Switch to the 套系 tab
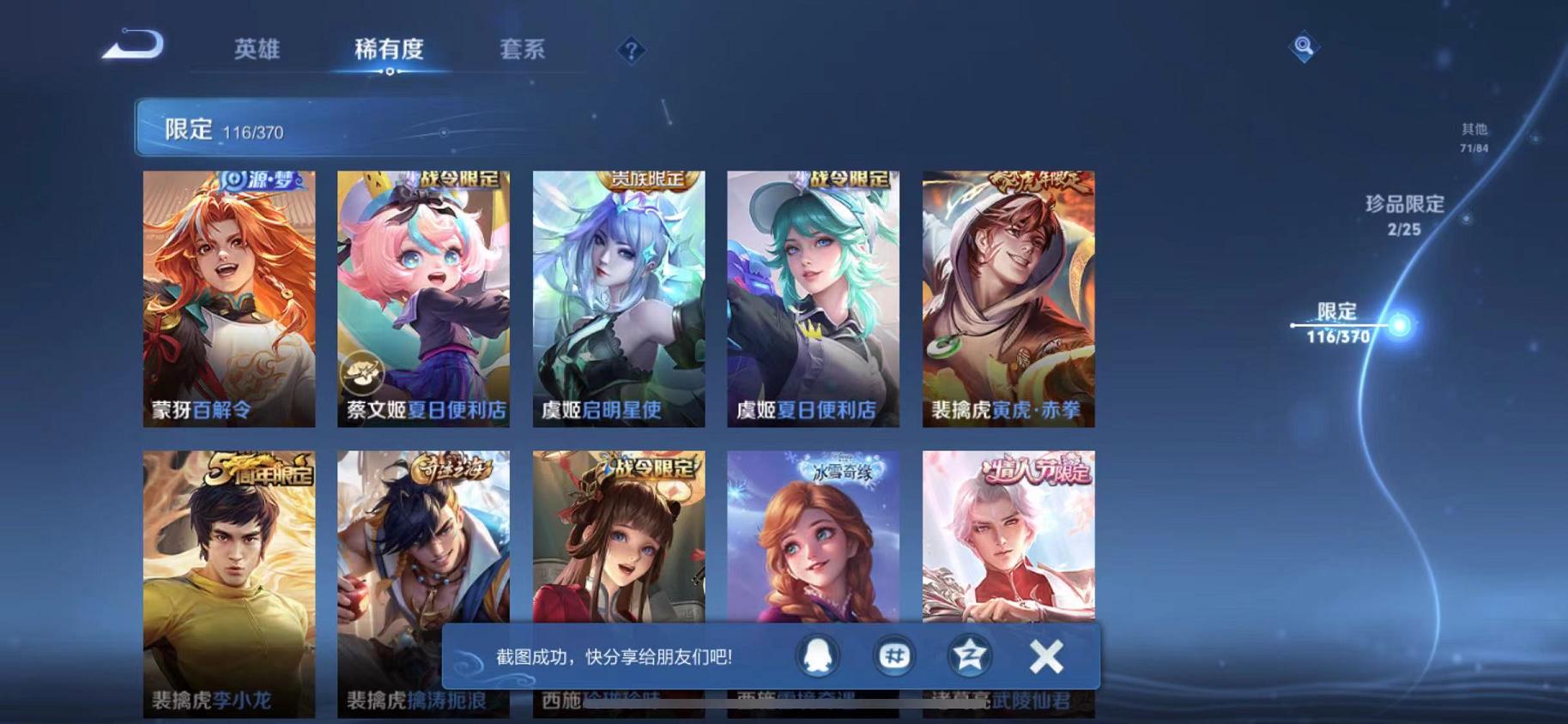This screenshot has height=724, width=1568. (x=523, y=50)
